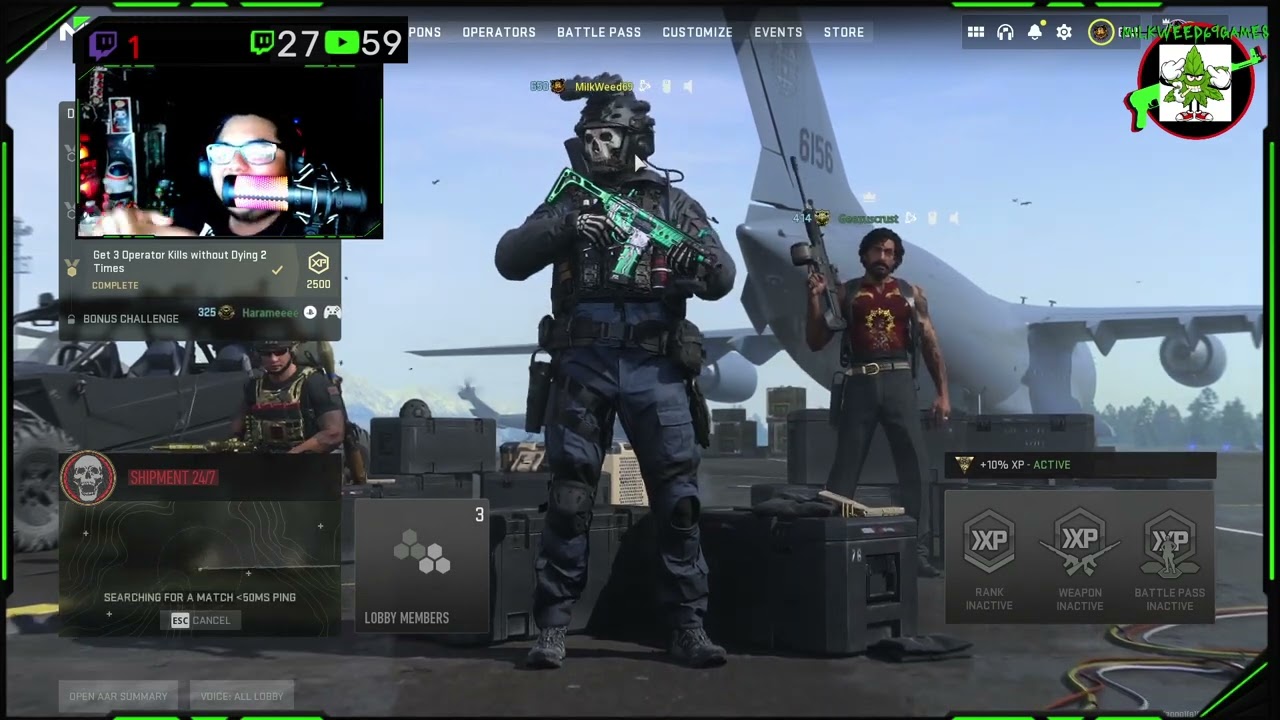Screen dimensions: 1280x720
Task: Select the Rank XP token slot
Action: tap(989, 558)
